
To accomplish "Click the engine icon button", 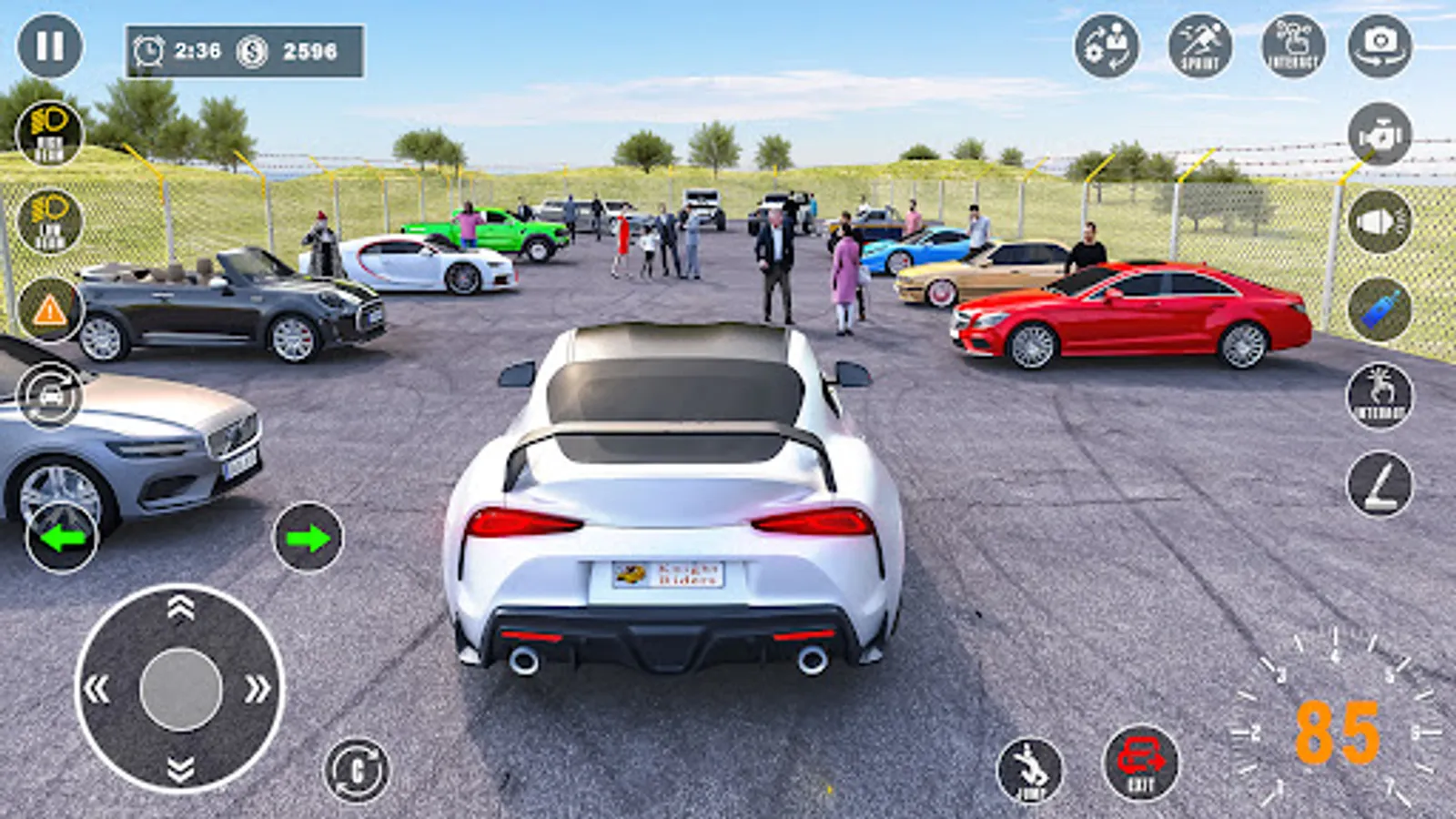I will 1380,134.
